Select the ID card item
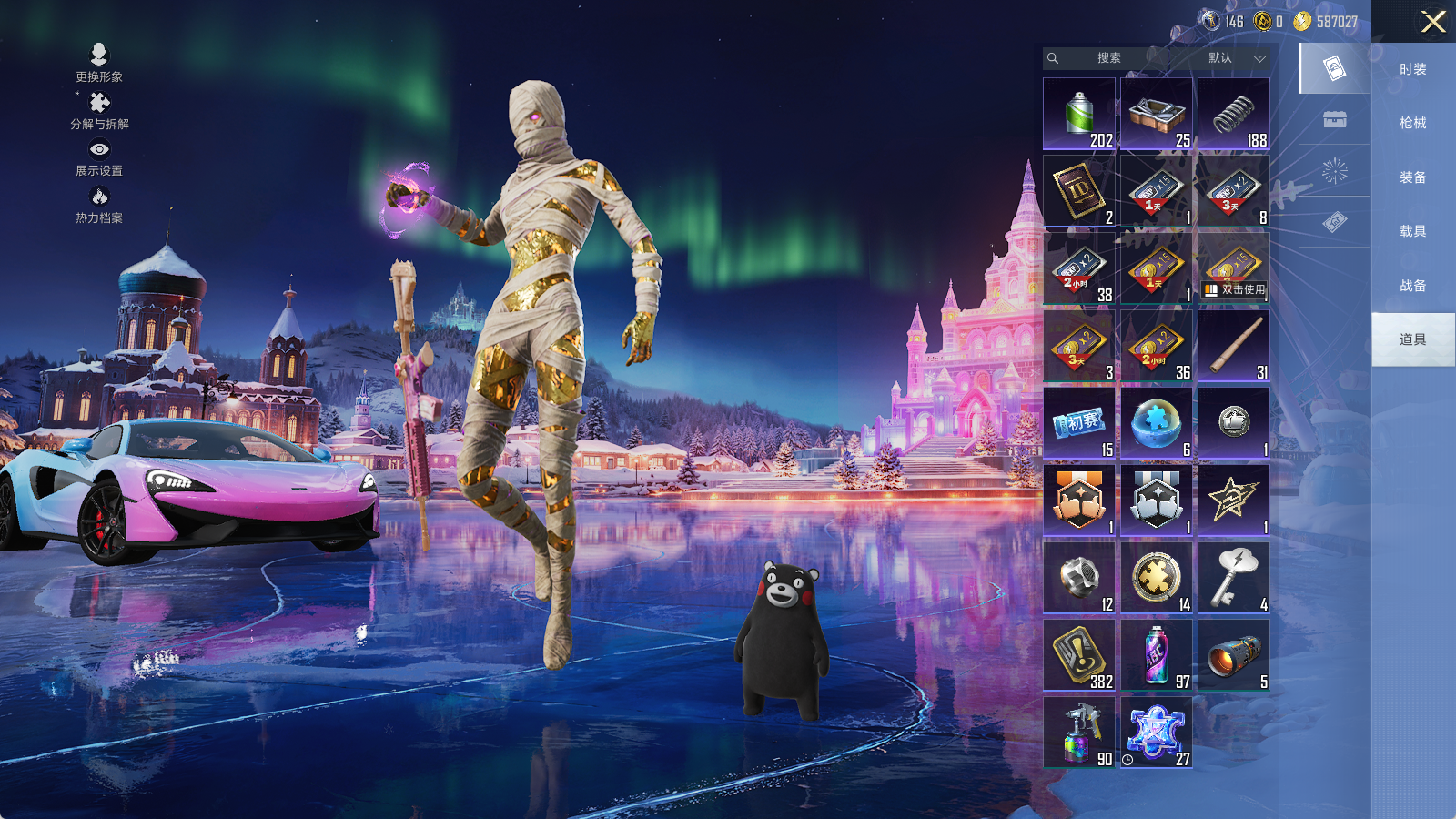The width and height of the screenshot is (1456, 819). pyautogui.click(x=1079, y=191)
